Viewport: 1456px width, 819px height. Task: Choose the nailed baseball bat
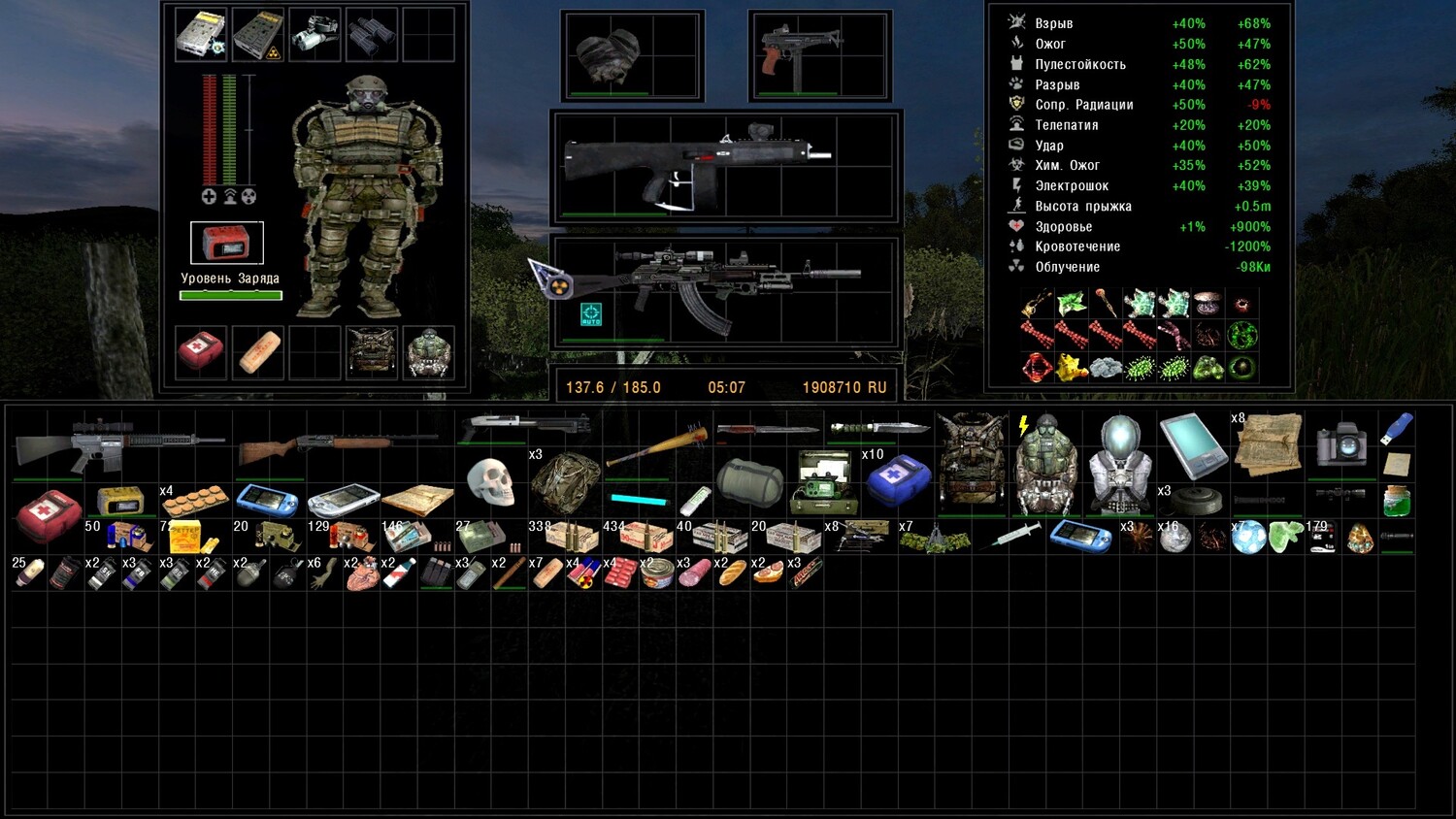coord(657,447)
